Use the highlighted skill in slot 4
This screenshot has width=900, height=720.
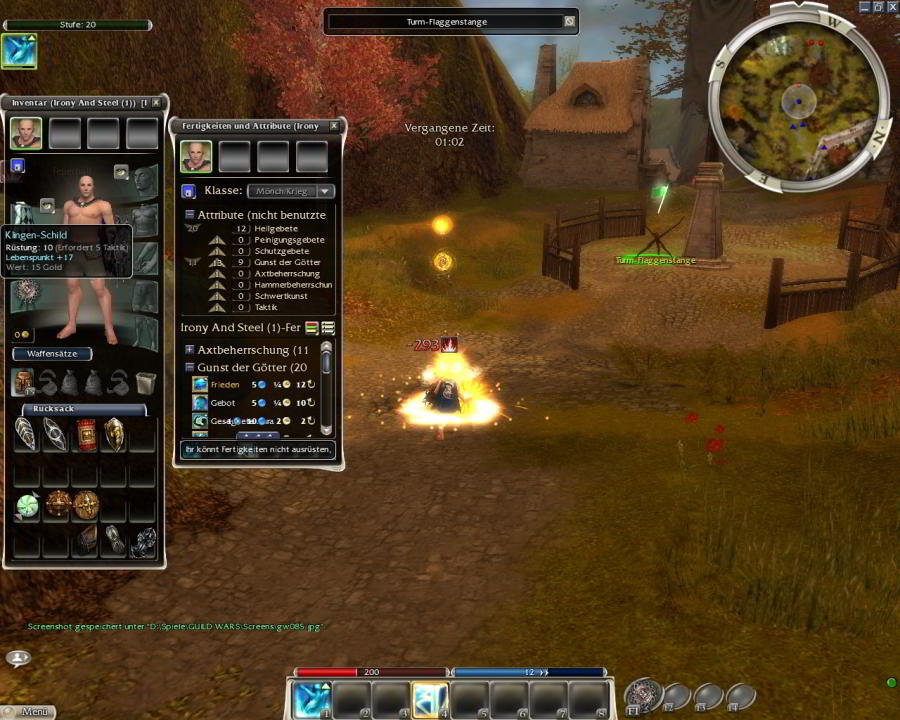click(x=430, y=699)
